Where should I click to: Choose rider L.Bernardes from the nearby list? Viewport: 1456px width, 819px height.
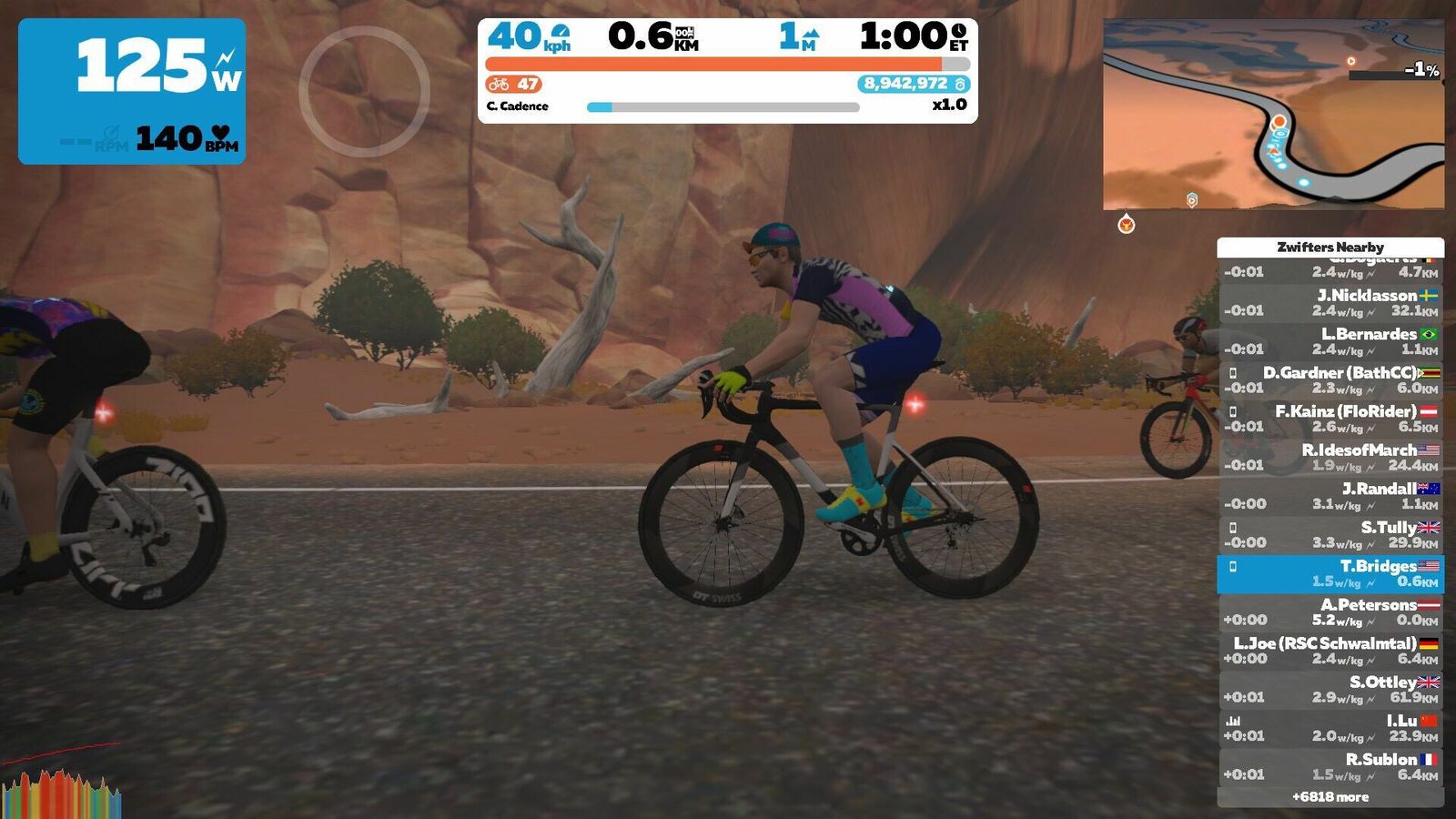[x=1330, y=341]
